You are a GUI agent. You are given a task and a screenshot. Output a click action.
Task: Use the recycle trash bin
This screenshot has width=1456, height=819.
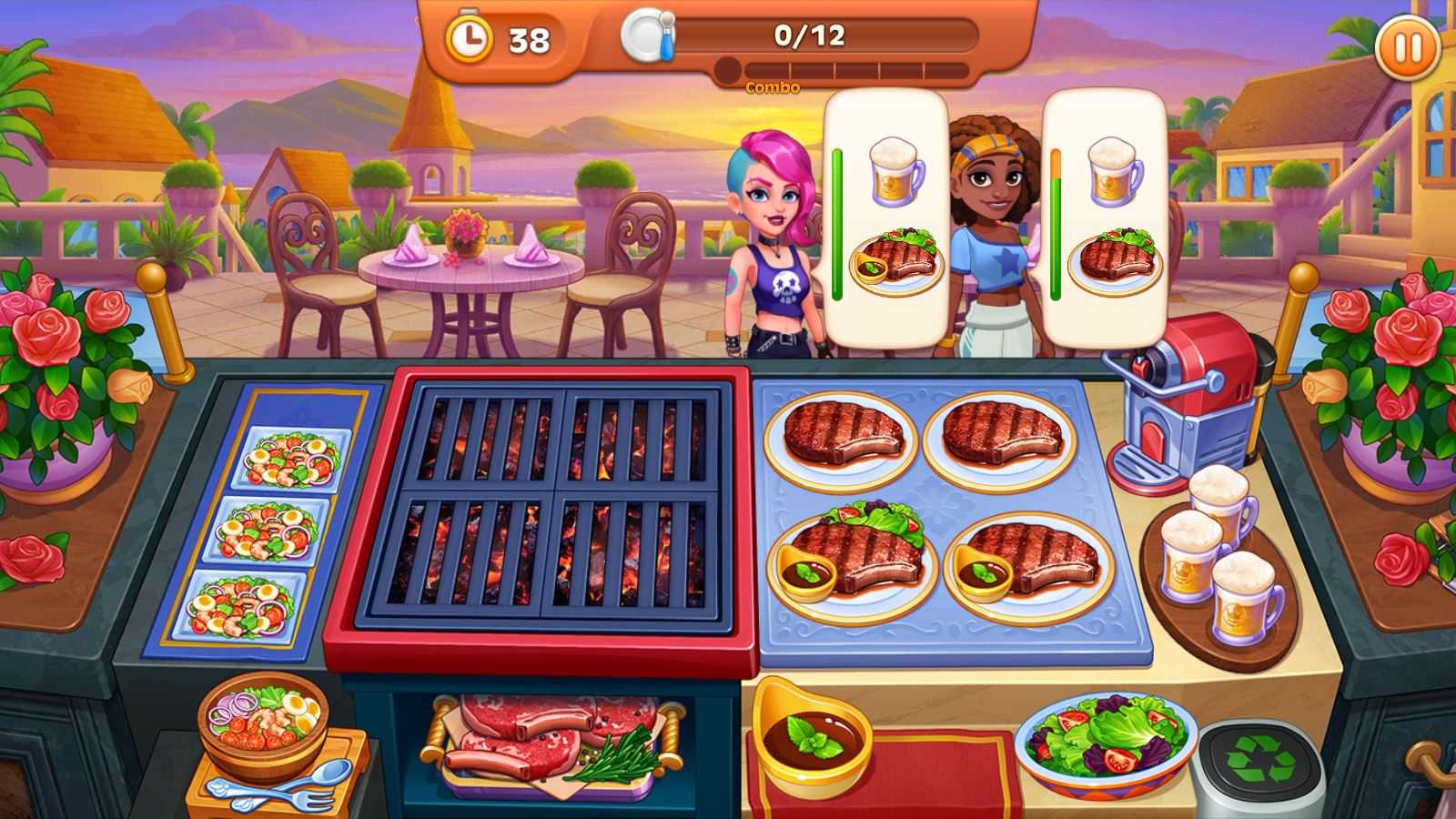coord(1259,763)
